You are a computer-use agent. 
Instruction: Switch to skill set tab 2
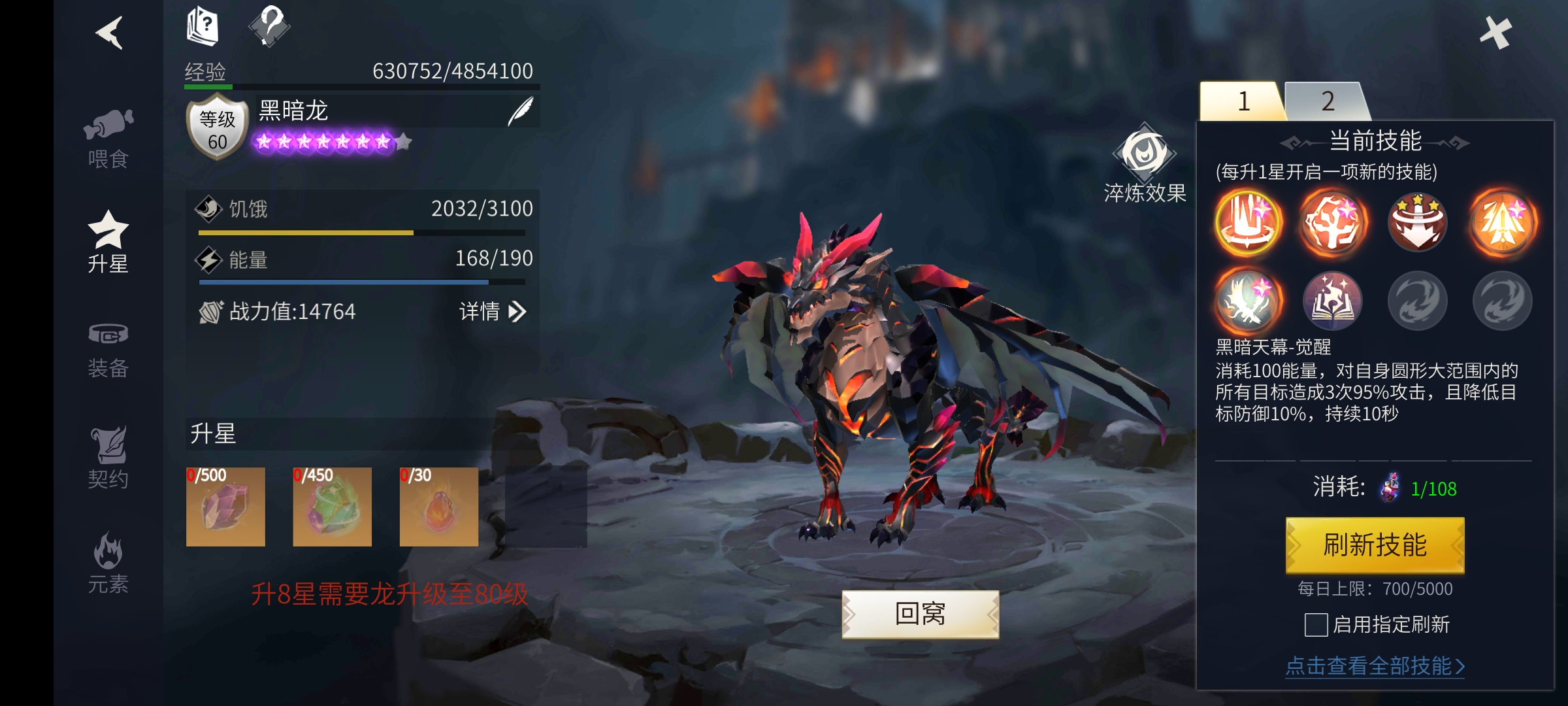1326,101
